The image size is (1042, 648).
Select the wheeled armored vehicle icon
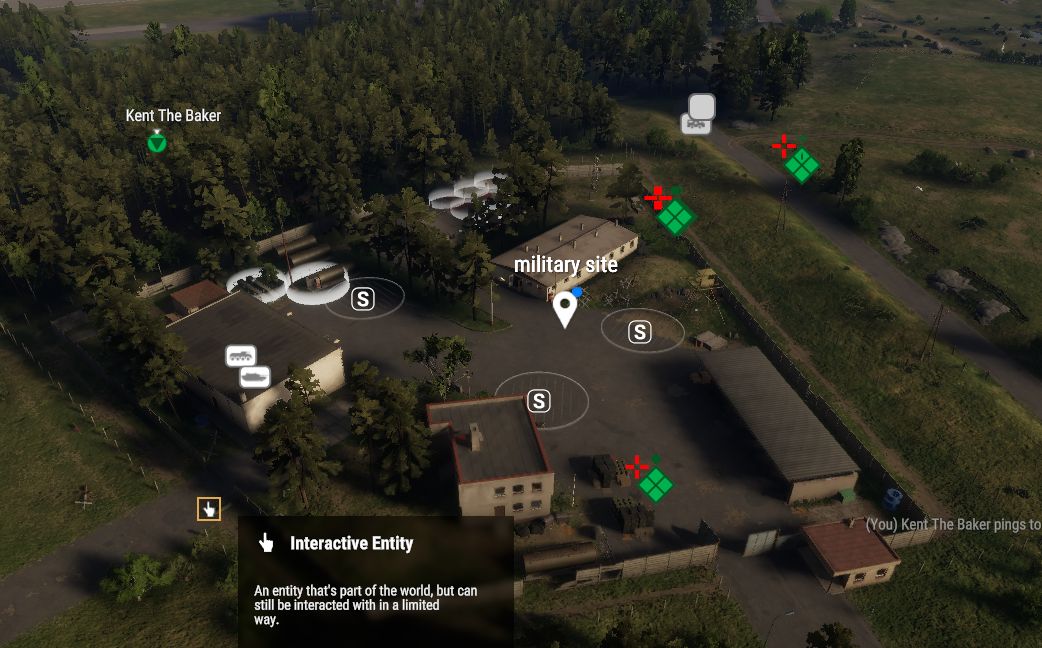click(x=241, y=356)
